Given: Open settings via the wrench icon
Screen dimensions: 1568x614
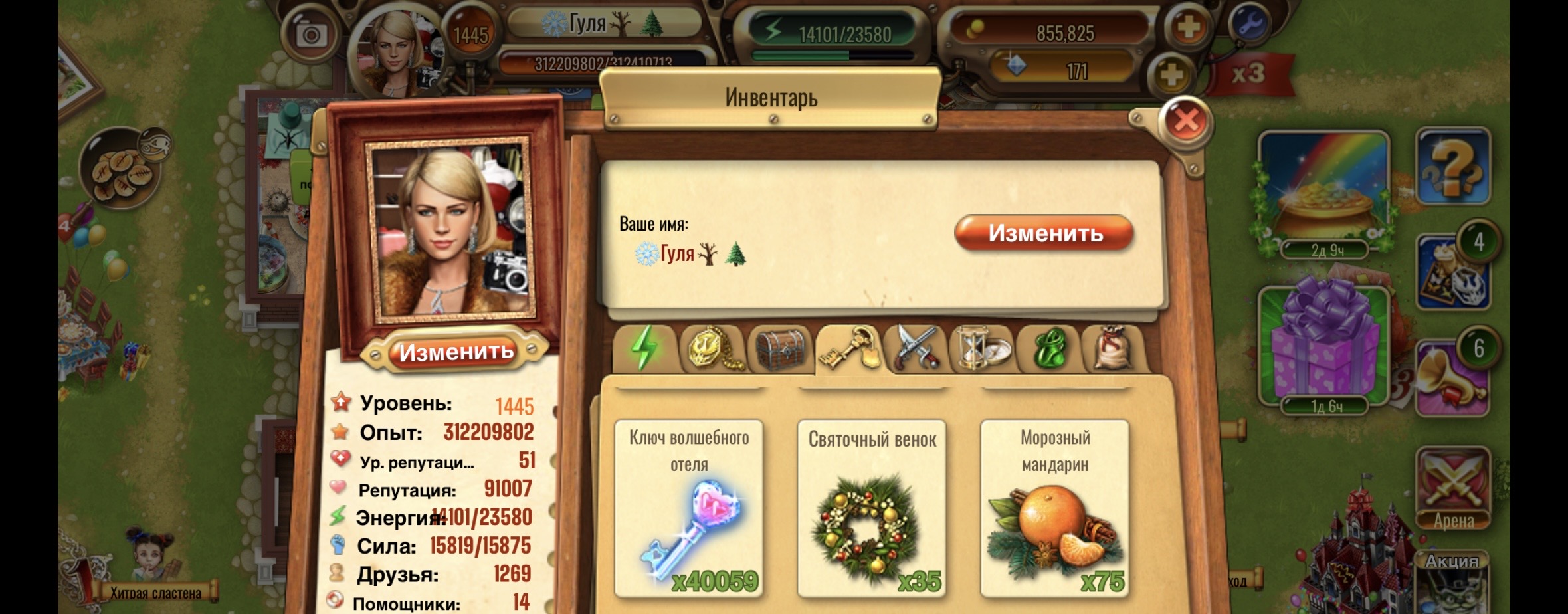Looking at the screenshot, I should point(1249,25).
